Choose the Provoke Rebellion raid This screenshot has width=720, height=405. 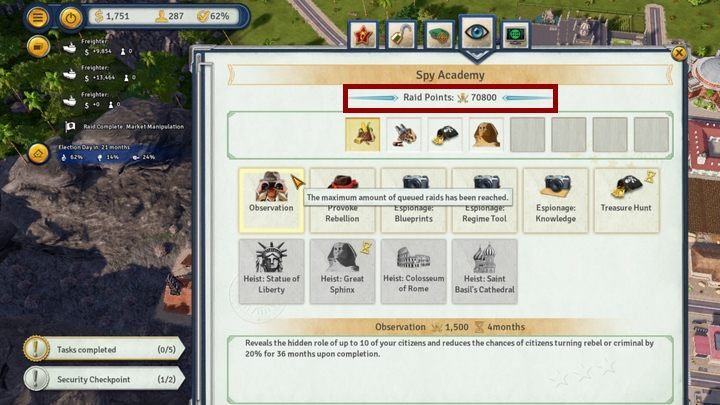click(x=343, y=195)
